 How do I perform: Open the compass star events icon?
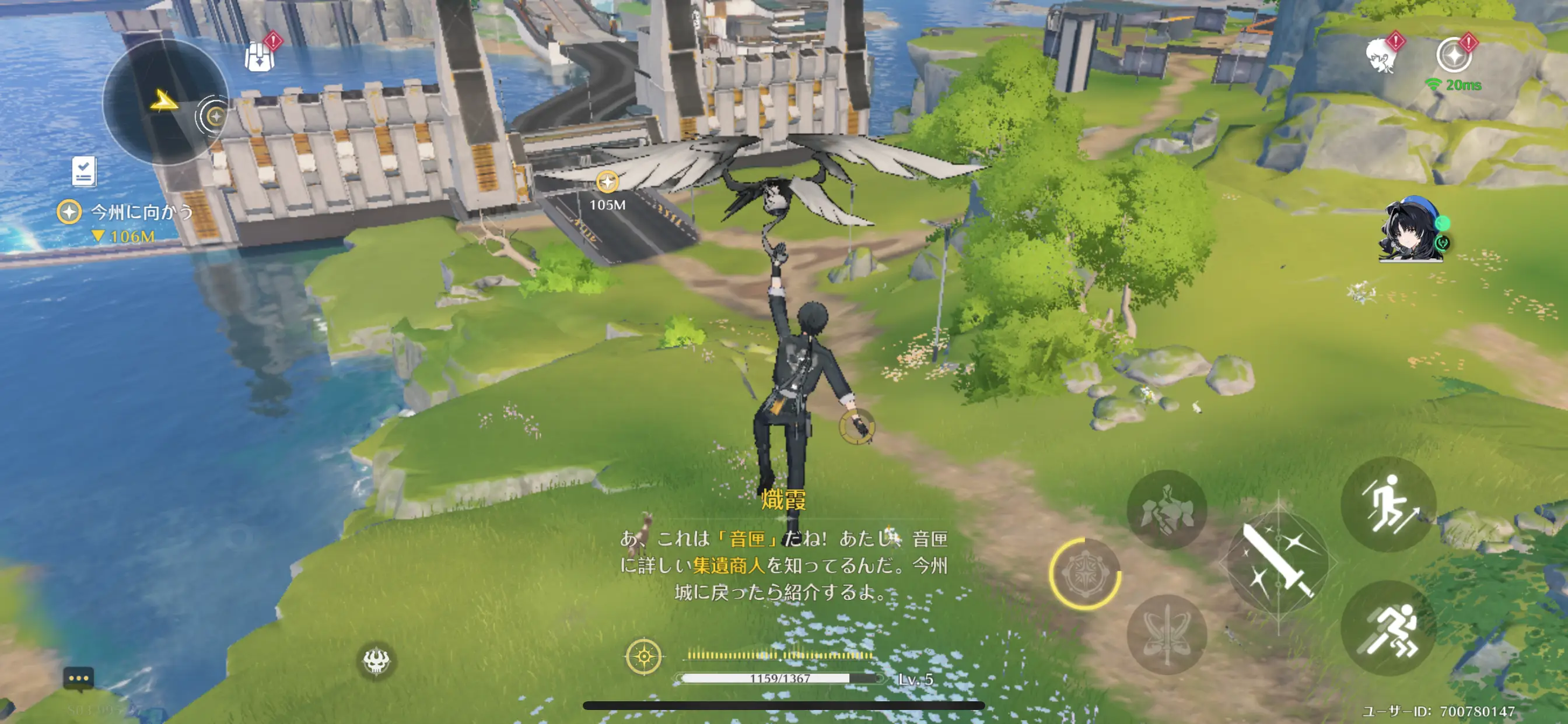tap(1454, 56)
